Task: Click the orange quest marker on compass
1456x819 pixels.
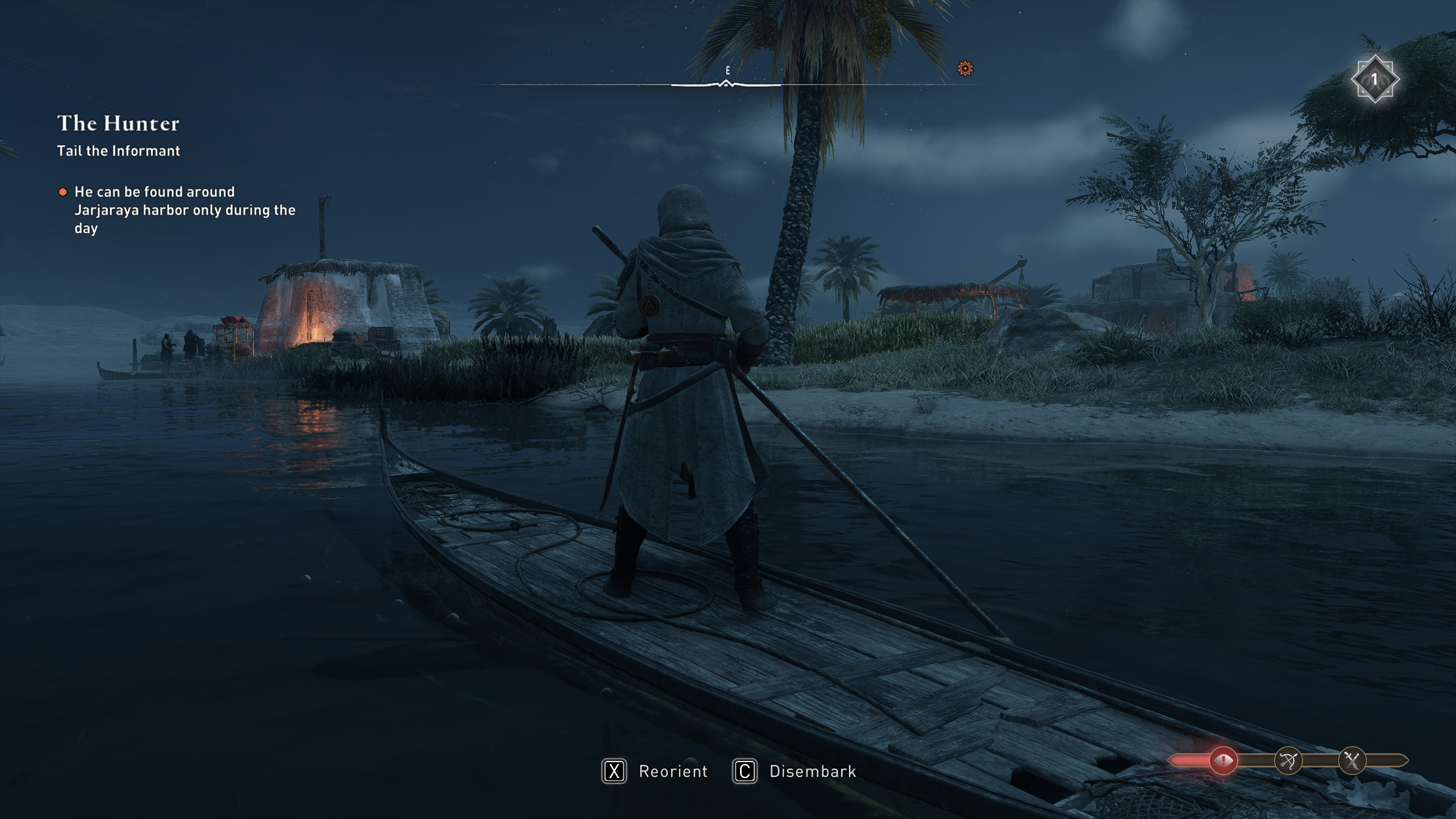Action: point(965,69)
